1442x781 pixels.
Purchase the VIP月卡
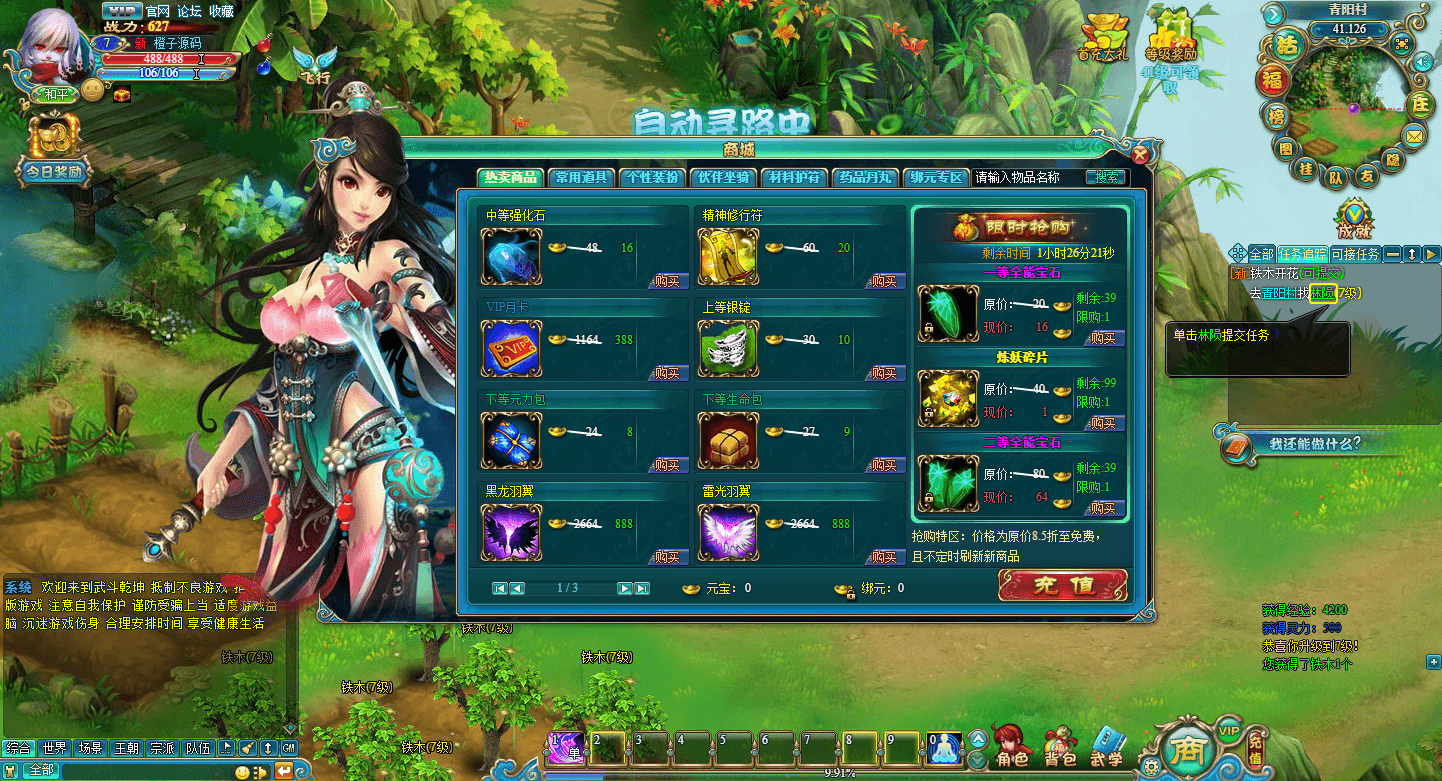point(668,373)
